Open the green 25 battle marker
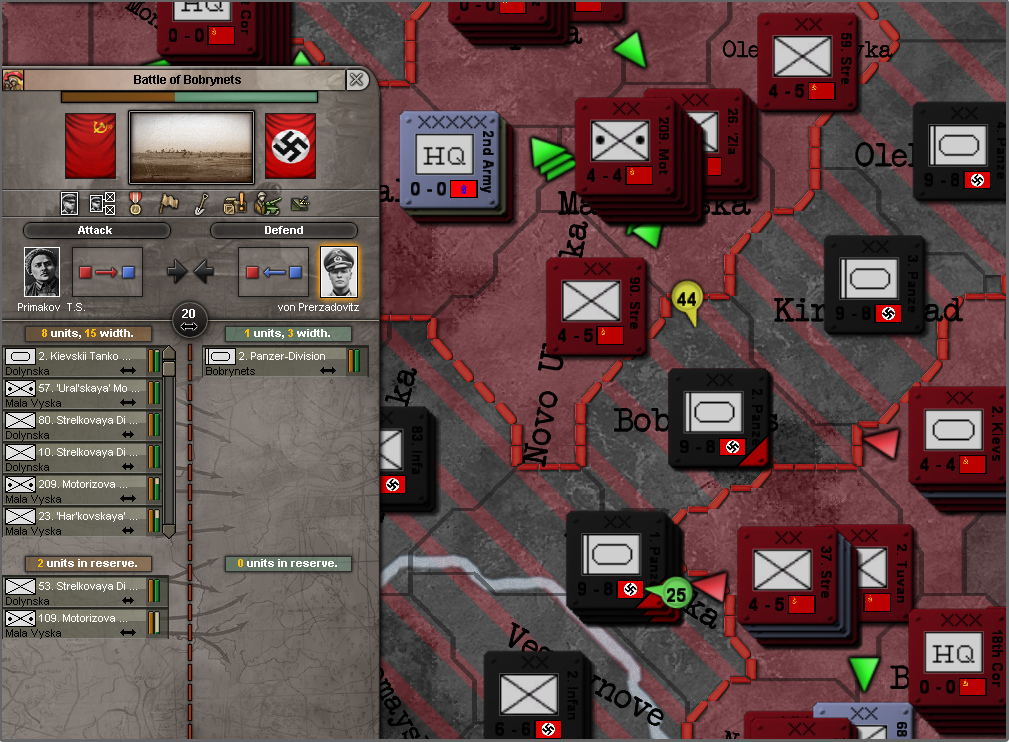 tap(676, 592)
